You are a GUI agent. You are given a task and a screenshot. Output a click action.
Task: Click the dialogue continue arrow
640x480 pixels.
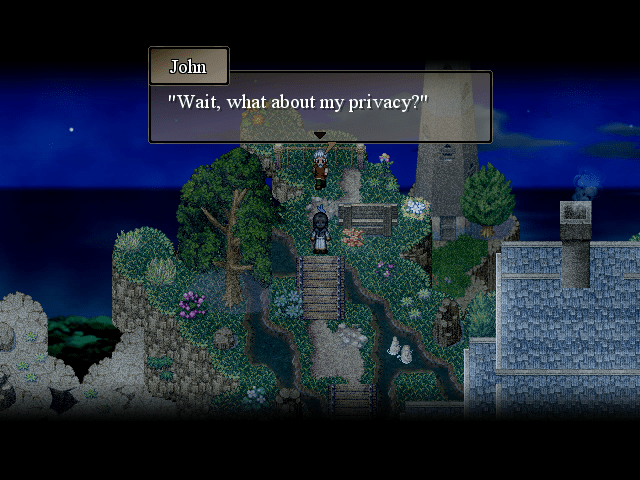click(320, 135)
